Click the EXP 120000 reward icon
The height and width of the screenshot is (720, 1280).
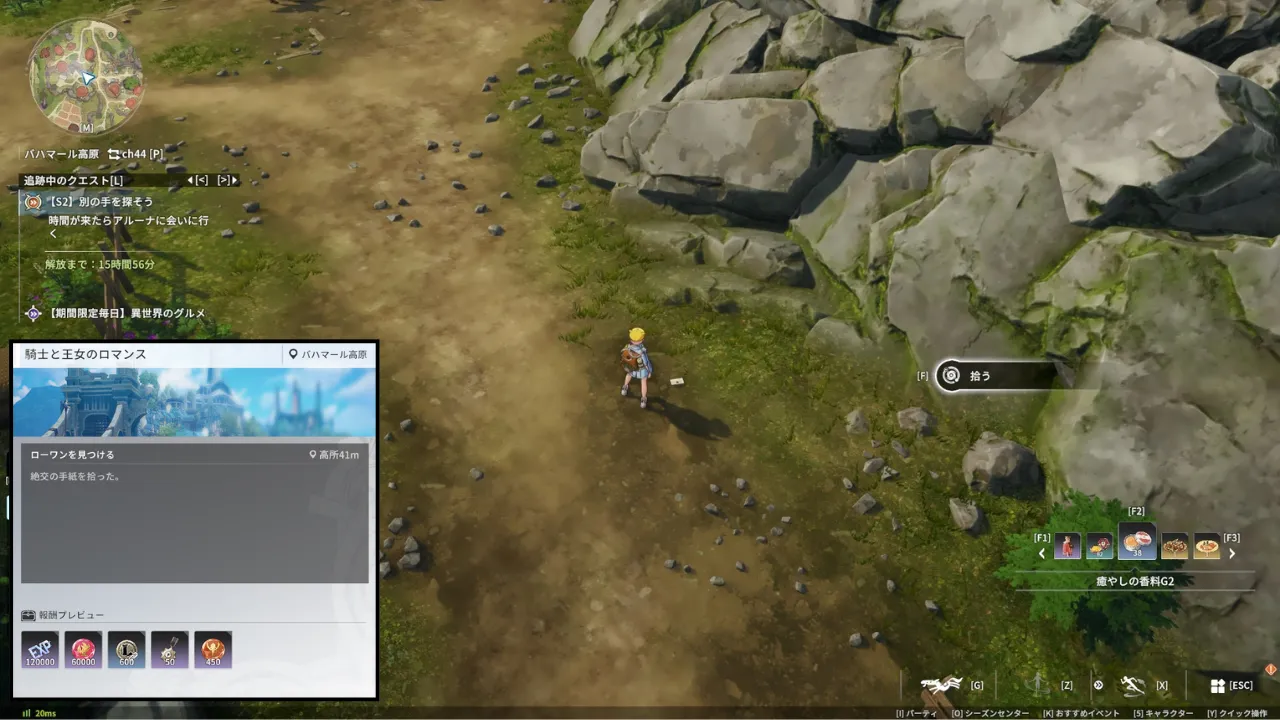pyautogui.click(x=40, y=650)
